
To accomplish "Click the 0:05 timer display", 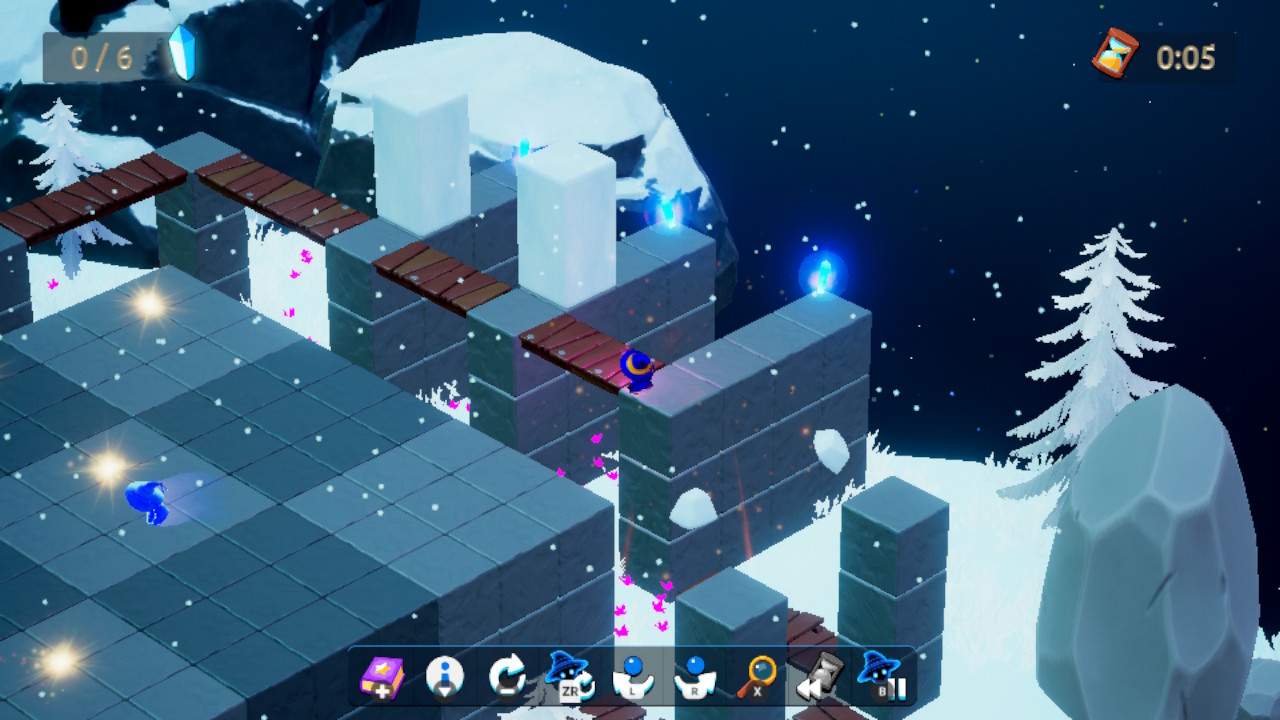I will click(x=1185, y=57).
